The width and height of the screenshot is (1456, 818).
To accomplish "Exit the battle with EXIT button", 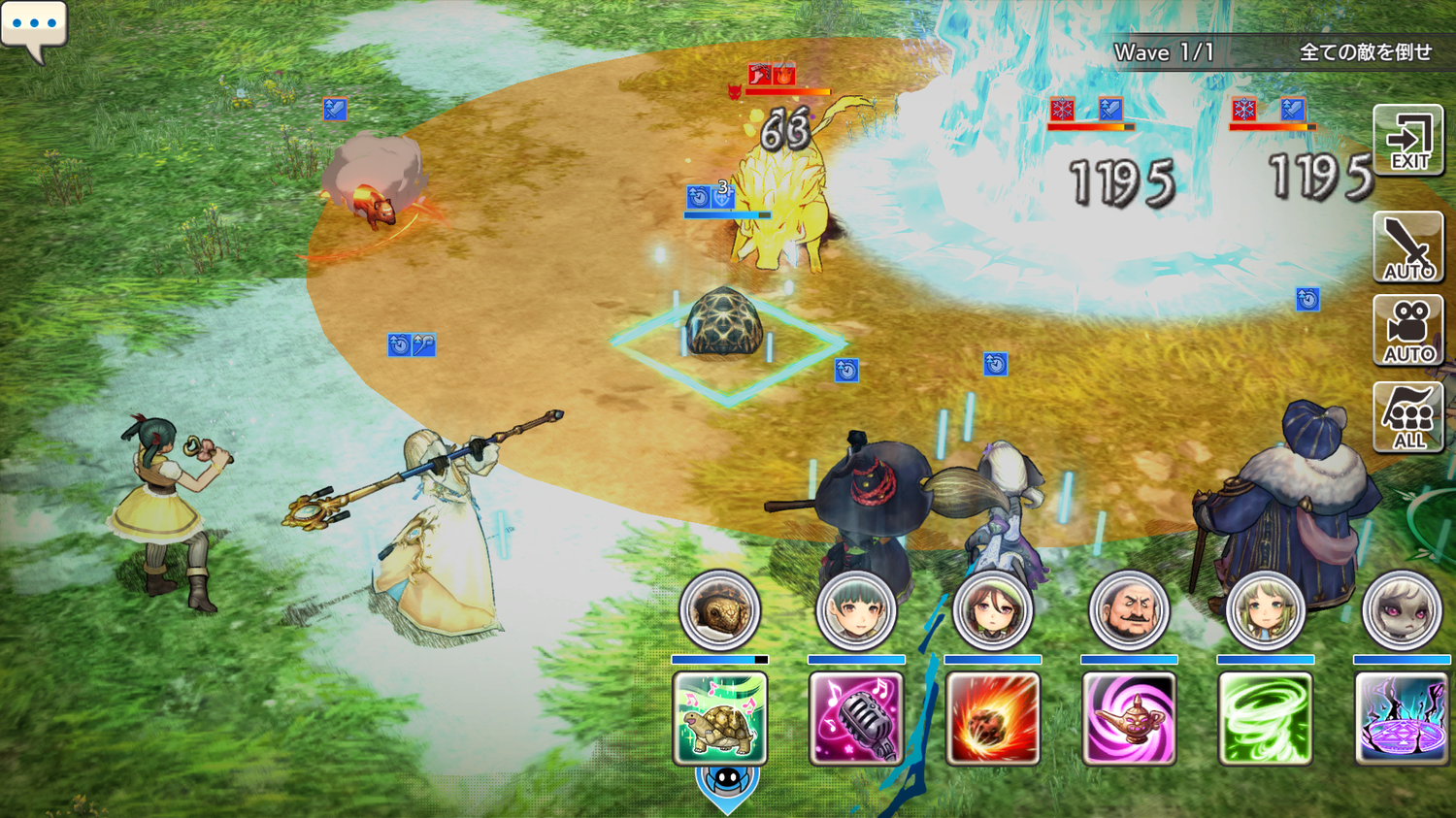I will [1408, 141].
